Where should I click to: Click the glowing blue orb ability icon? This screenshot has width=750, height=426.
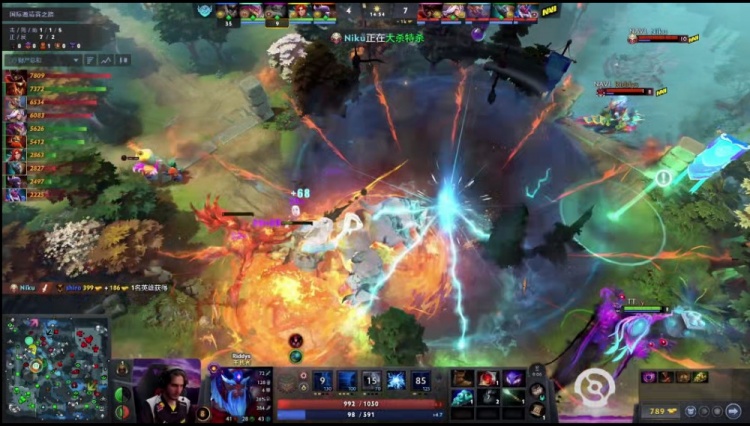(x=396, y=381)
